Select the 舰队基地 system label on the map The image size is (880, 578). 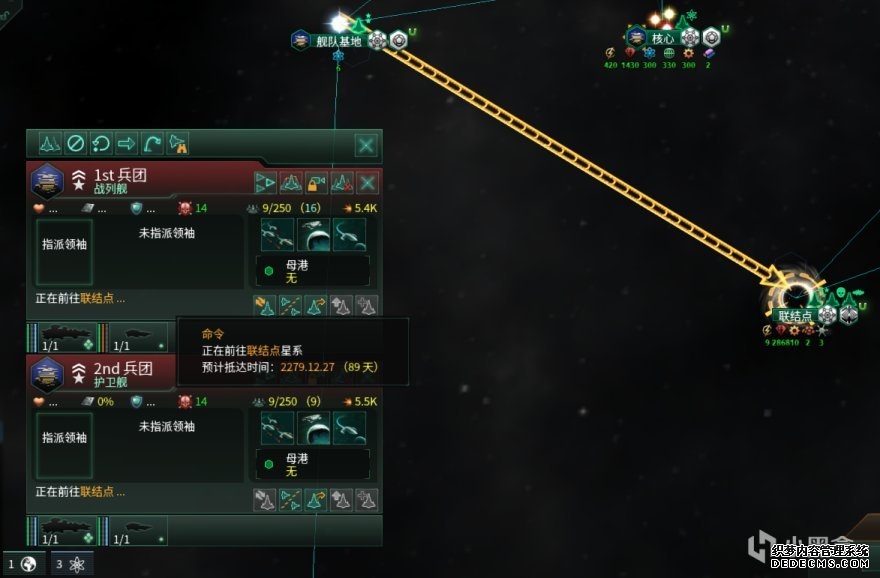pos(338,41)
